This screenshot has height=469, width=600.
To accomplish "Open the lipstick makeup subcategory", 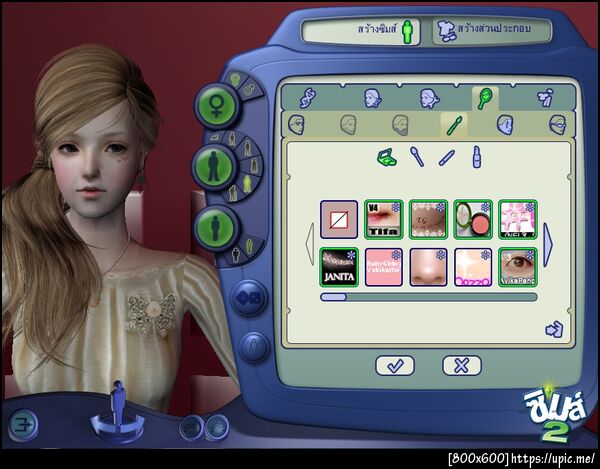I will (477, 157).
